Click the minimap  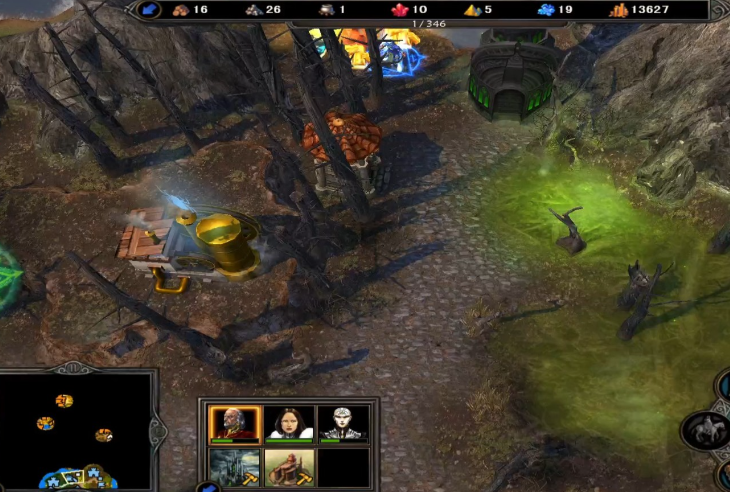coord(75,432)
